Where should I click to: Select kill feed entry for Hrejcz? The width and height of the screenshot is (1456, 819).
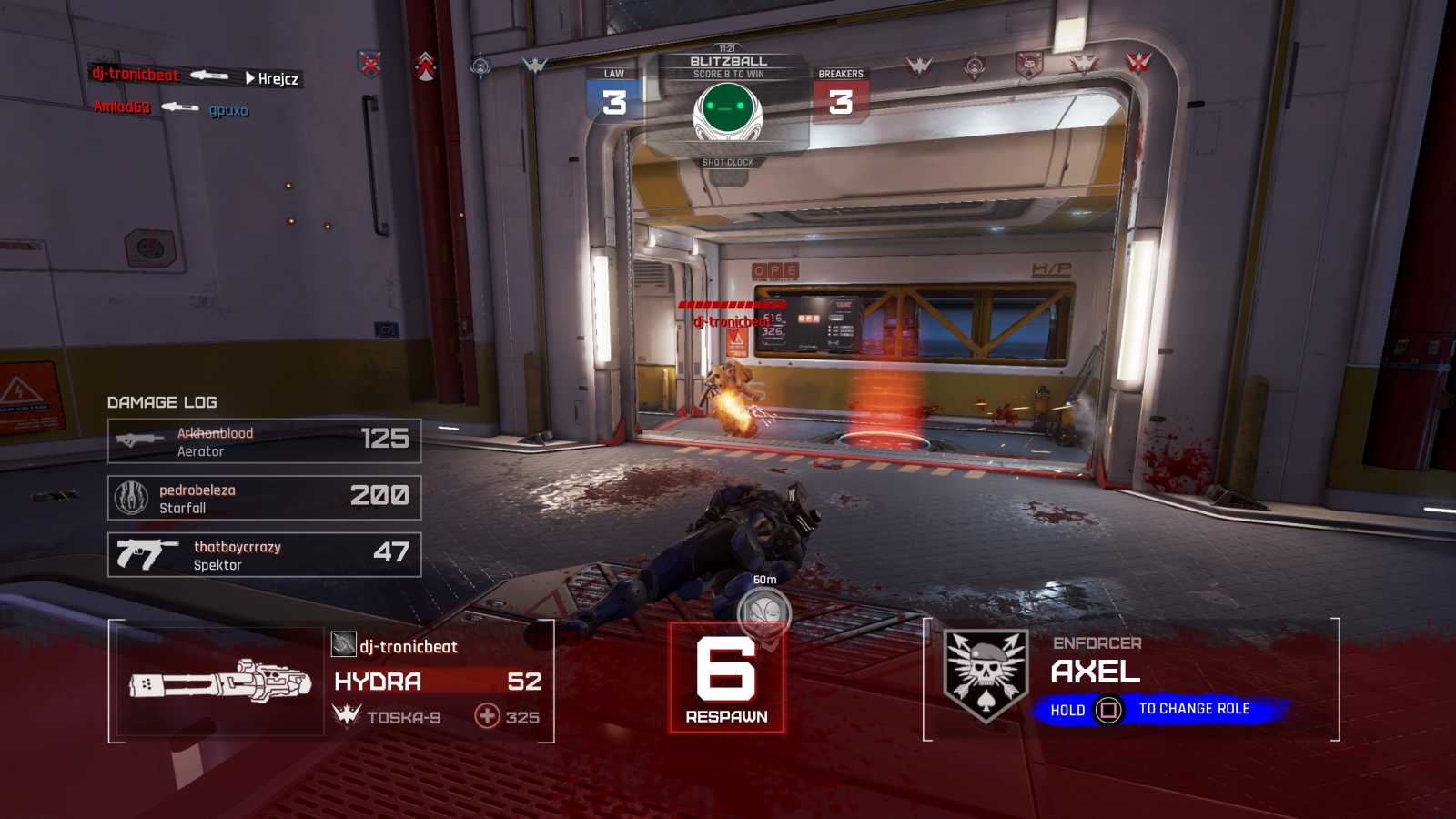click(195, 76)
